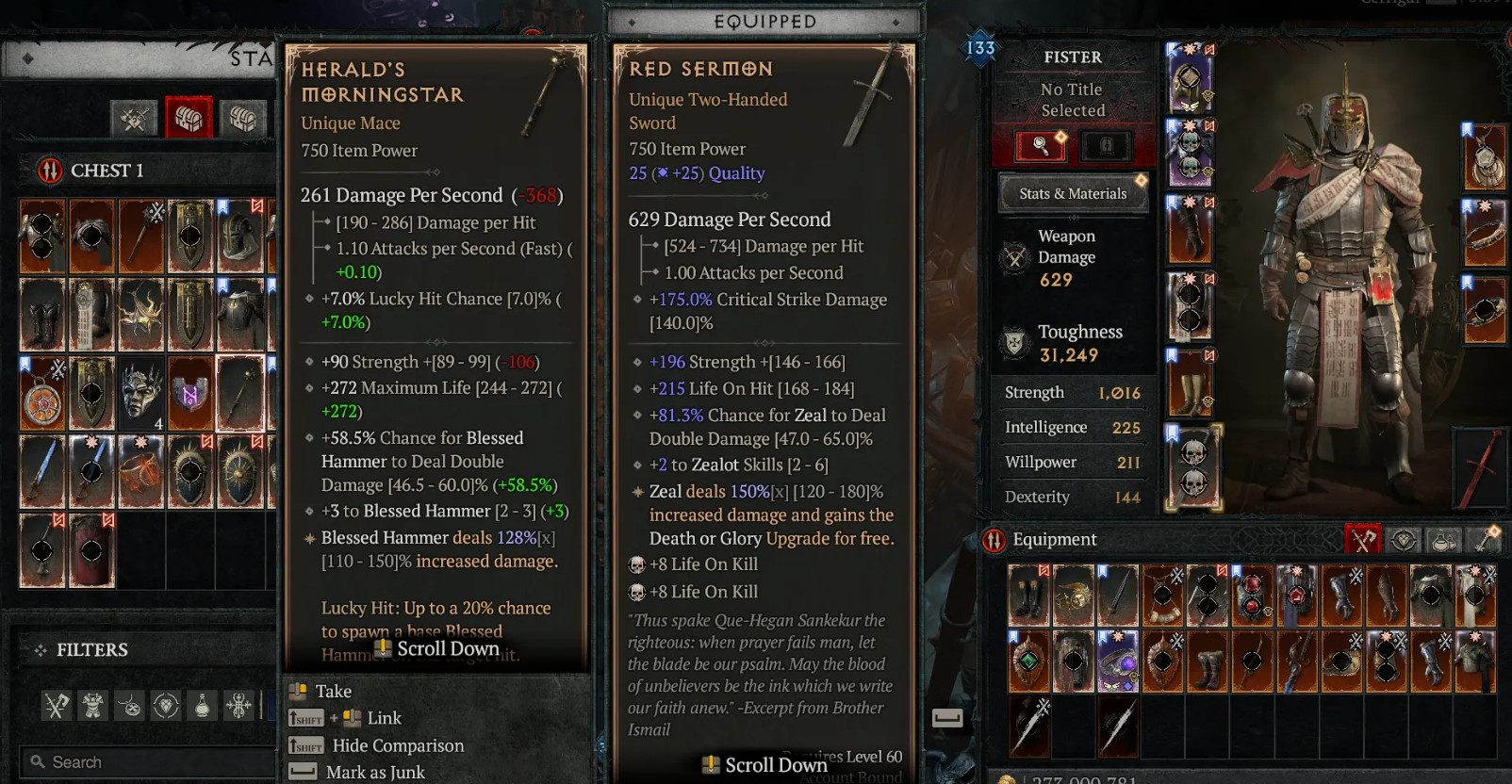Choose the green gem shield in inventory
The image size is (1512, 784).
pyautogui.click(x=1027, y=661)
